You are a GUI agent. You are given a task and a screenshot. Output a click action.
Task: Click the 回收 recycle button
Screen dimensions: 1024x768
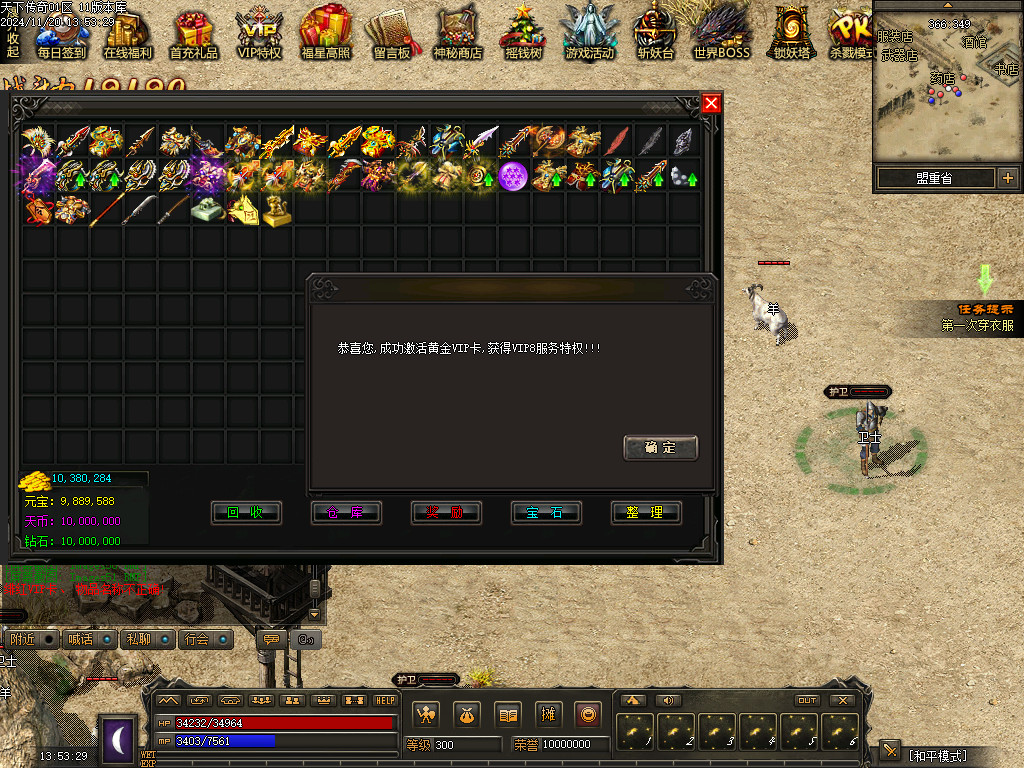[246, 513]
